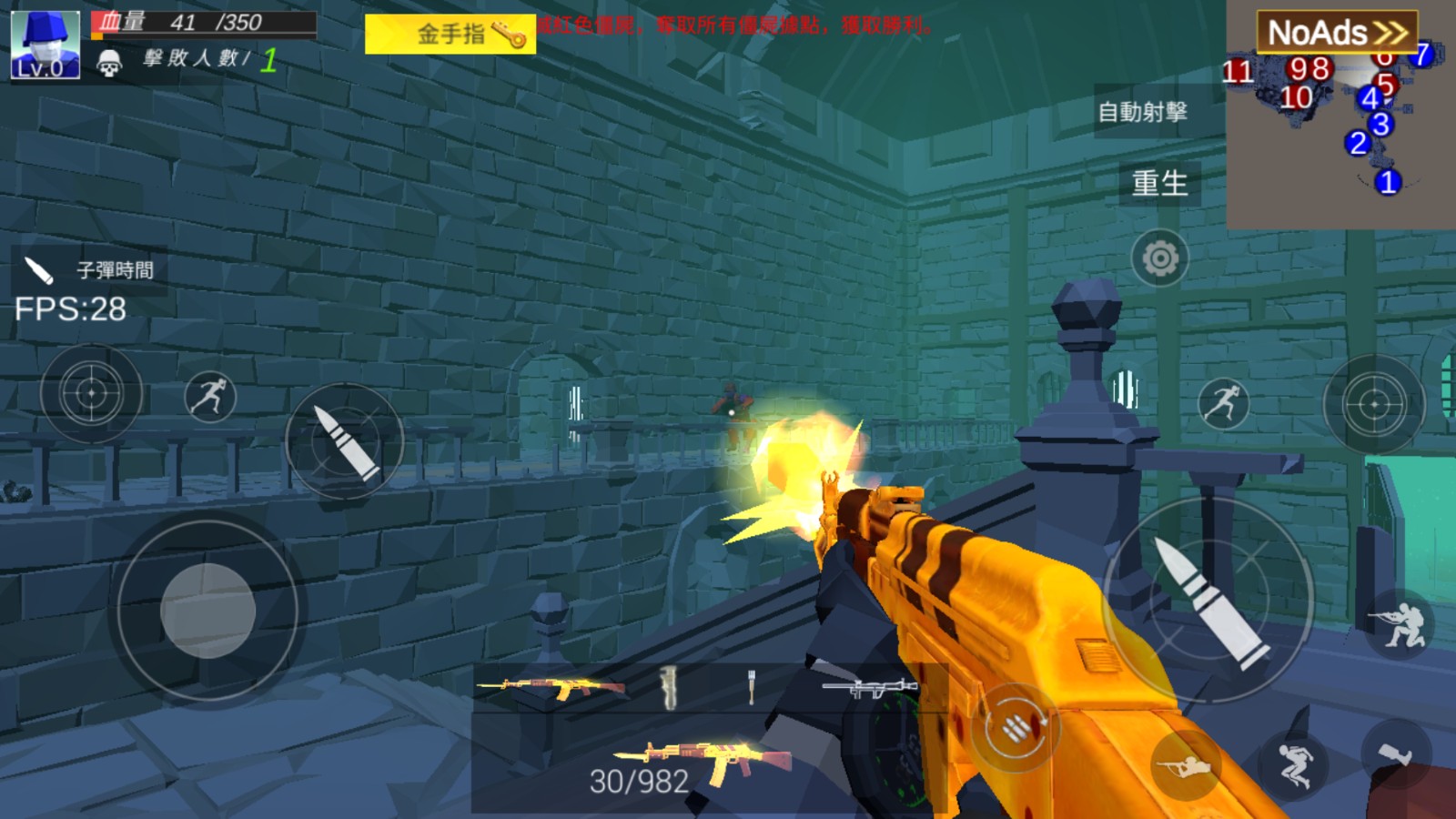
Task: Crouch using the kneeling soldier icon
Action: coord(1400,622)
